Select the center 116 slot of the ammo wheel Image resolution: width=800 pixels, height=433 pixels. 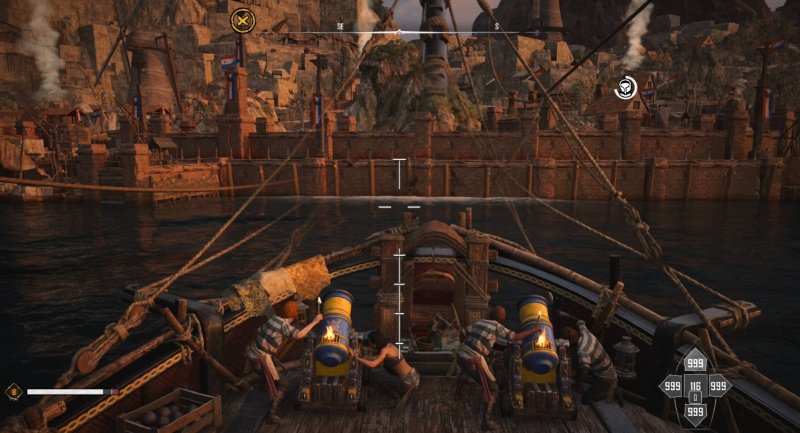click(695, 386)
